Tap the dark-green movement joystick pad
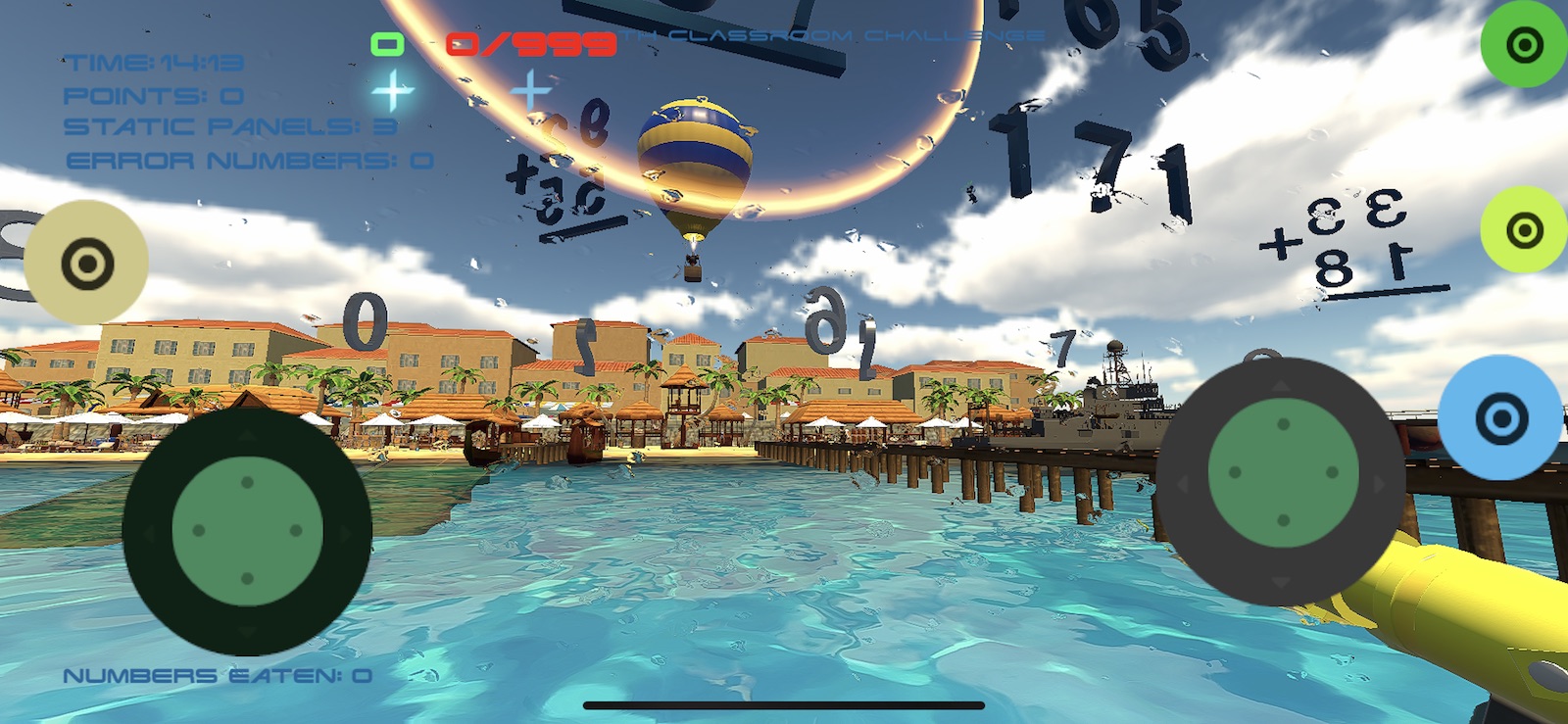 247,530
